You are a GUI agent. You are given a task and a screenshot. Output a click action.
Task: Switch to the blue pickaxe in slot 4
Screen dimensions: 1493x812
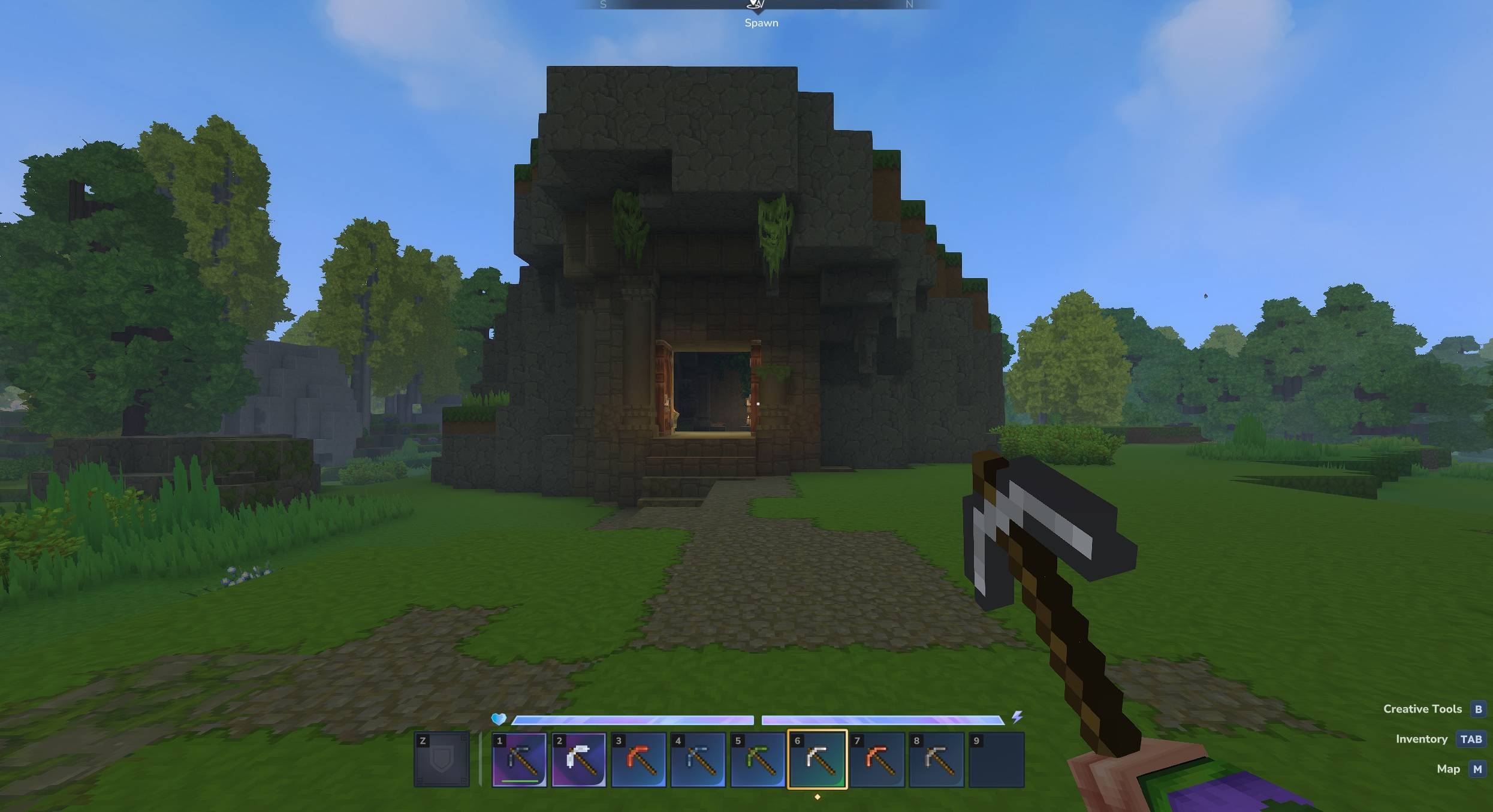click(698, 759)
